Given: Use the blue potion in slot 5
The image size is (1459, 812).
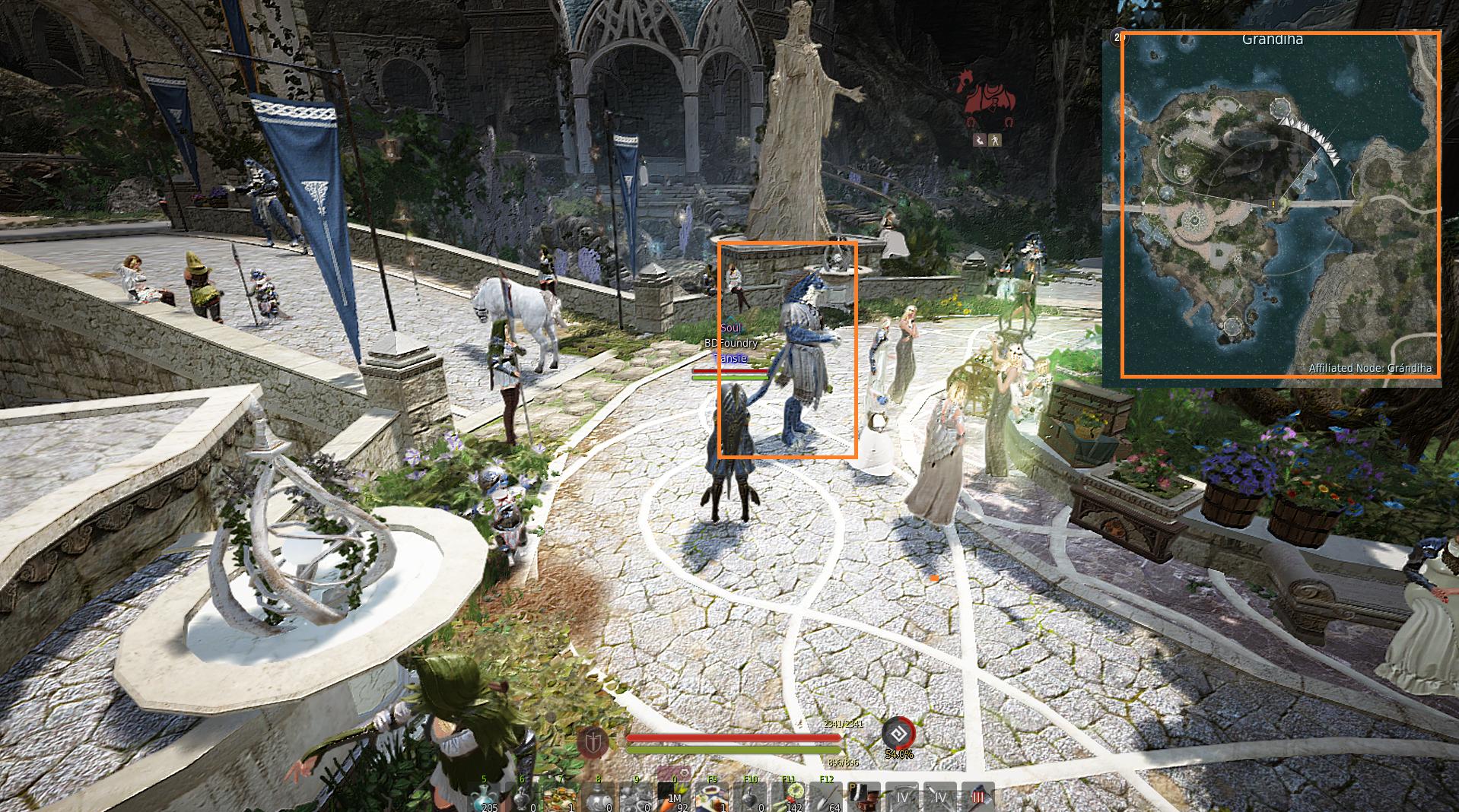Looking at the screenshot, I should (485, 798).
